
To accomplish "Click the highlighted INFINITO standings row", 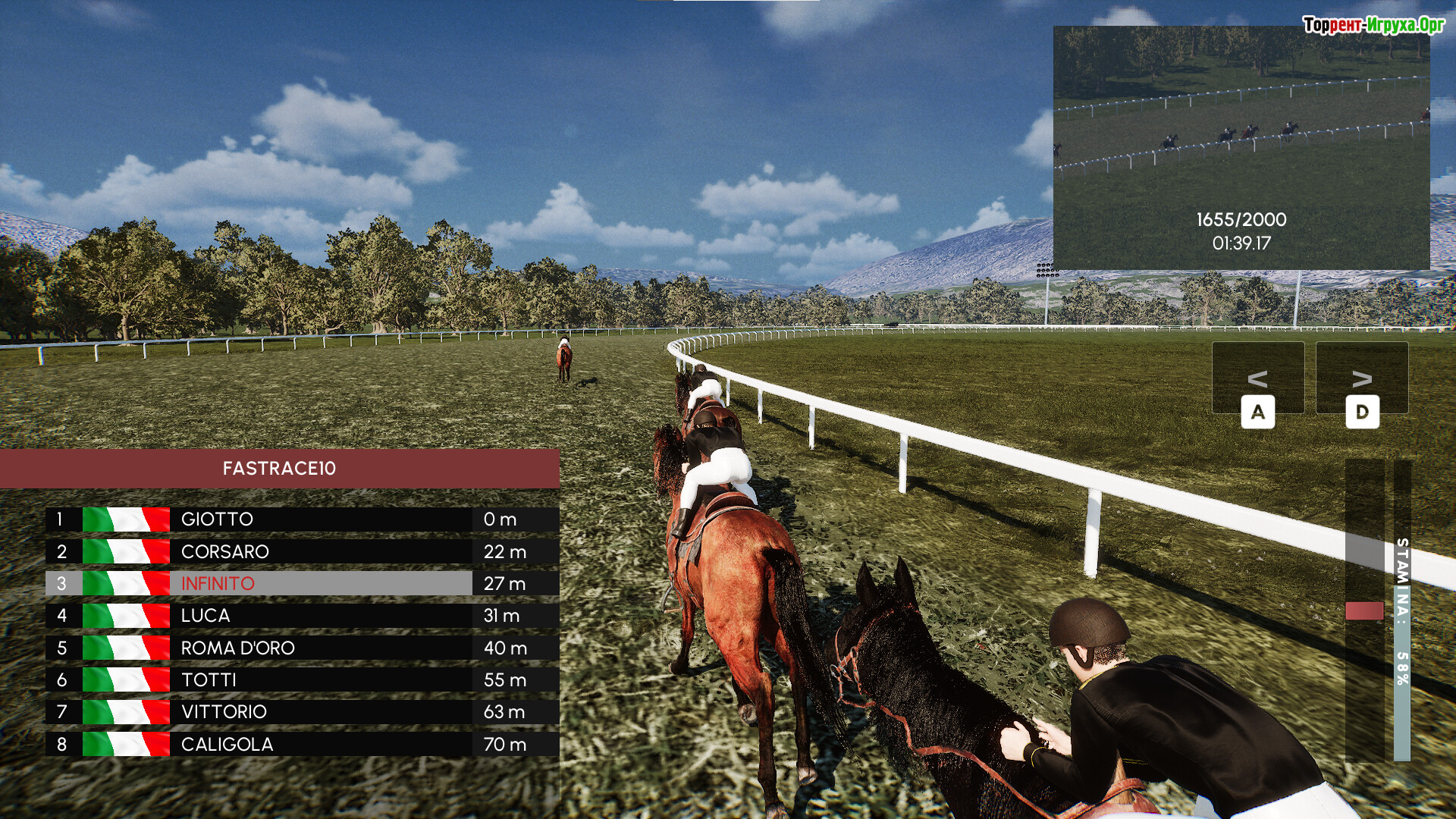I will (x=302, y=583).
